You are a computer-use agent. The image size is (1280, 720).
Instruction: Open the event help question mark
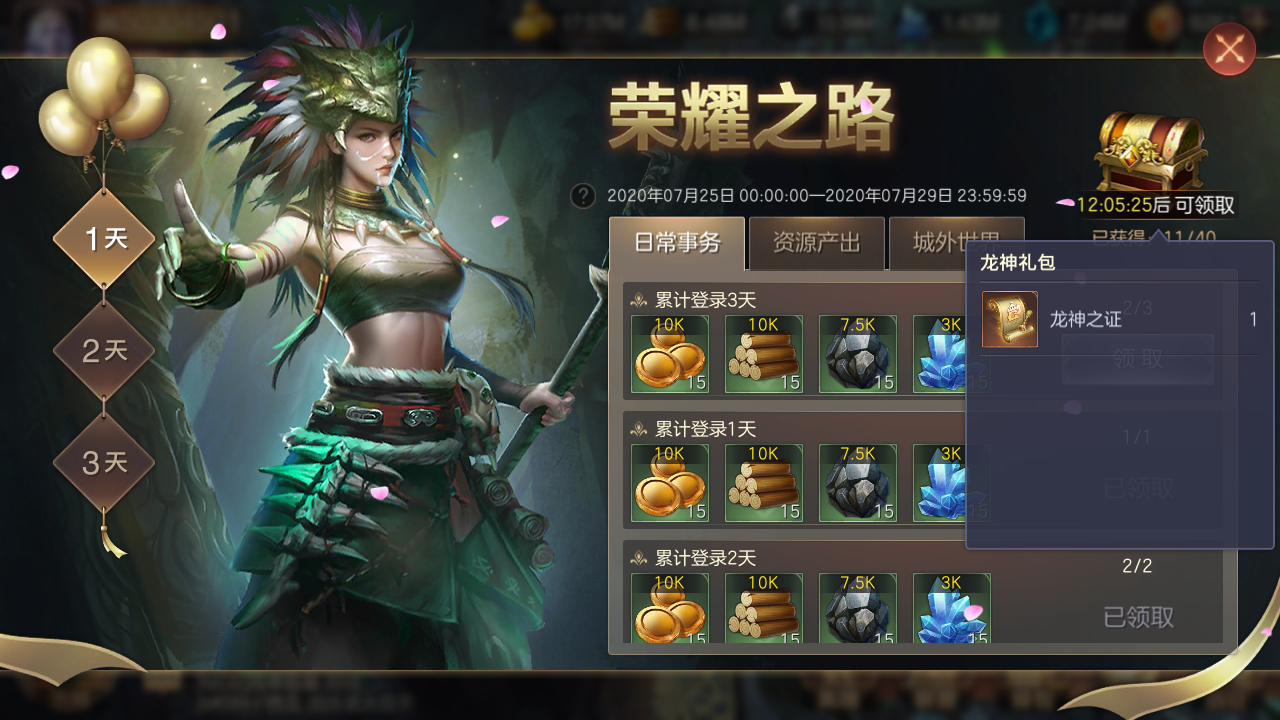(x=583, y=196)
